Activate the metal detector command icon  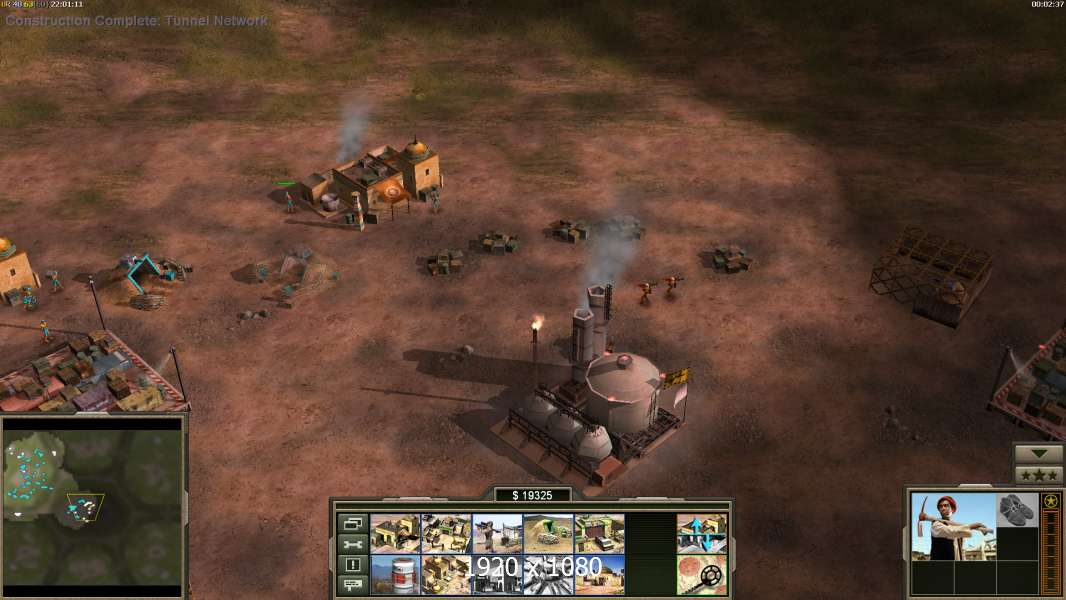702,574
